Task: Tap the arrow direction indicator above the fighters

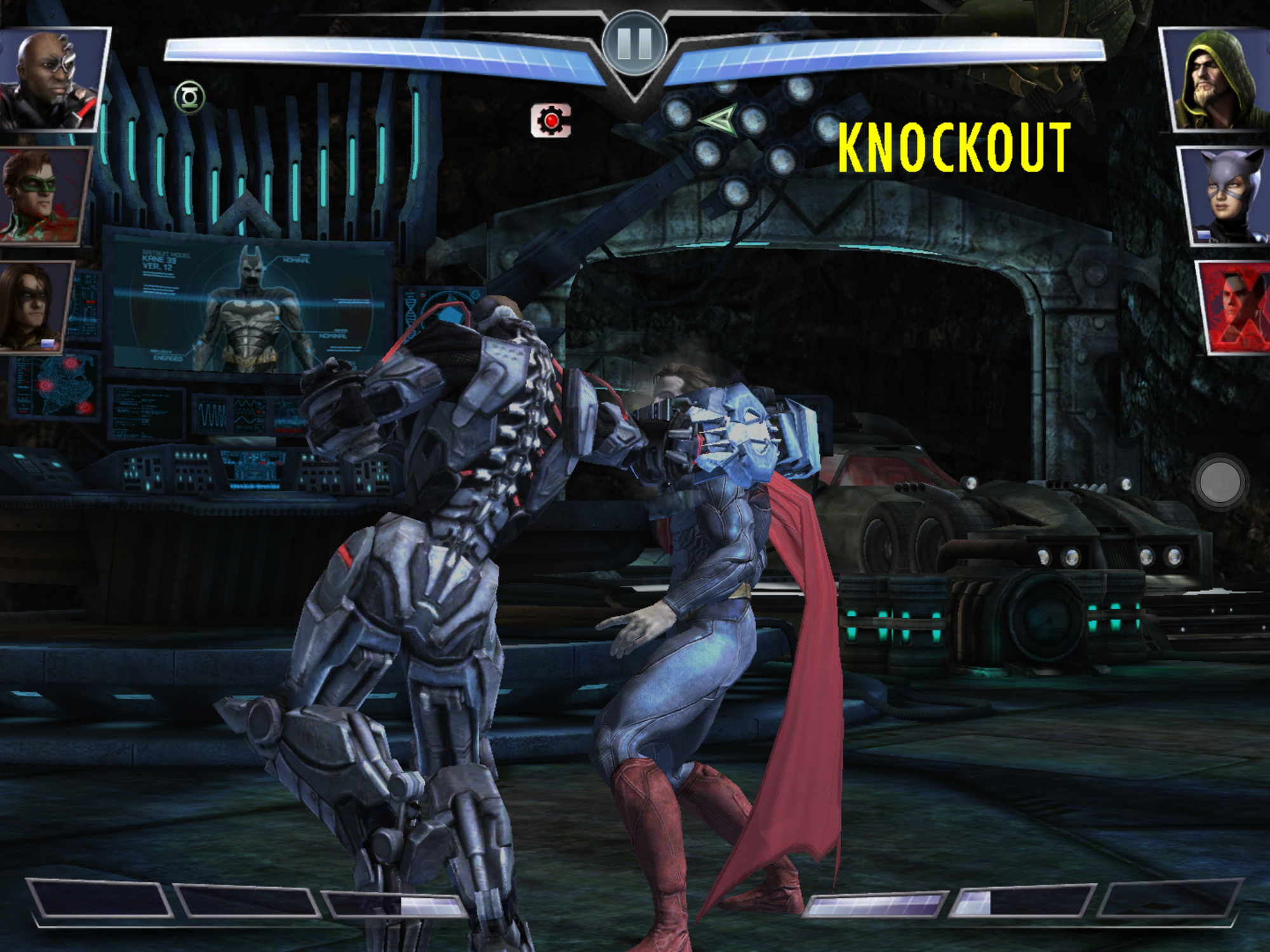Action: click(718, 121)
